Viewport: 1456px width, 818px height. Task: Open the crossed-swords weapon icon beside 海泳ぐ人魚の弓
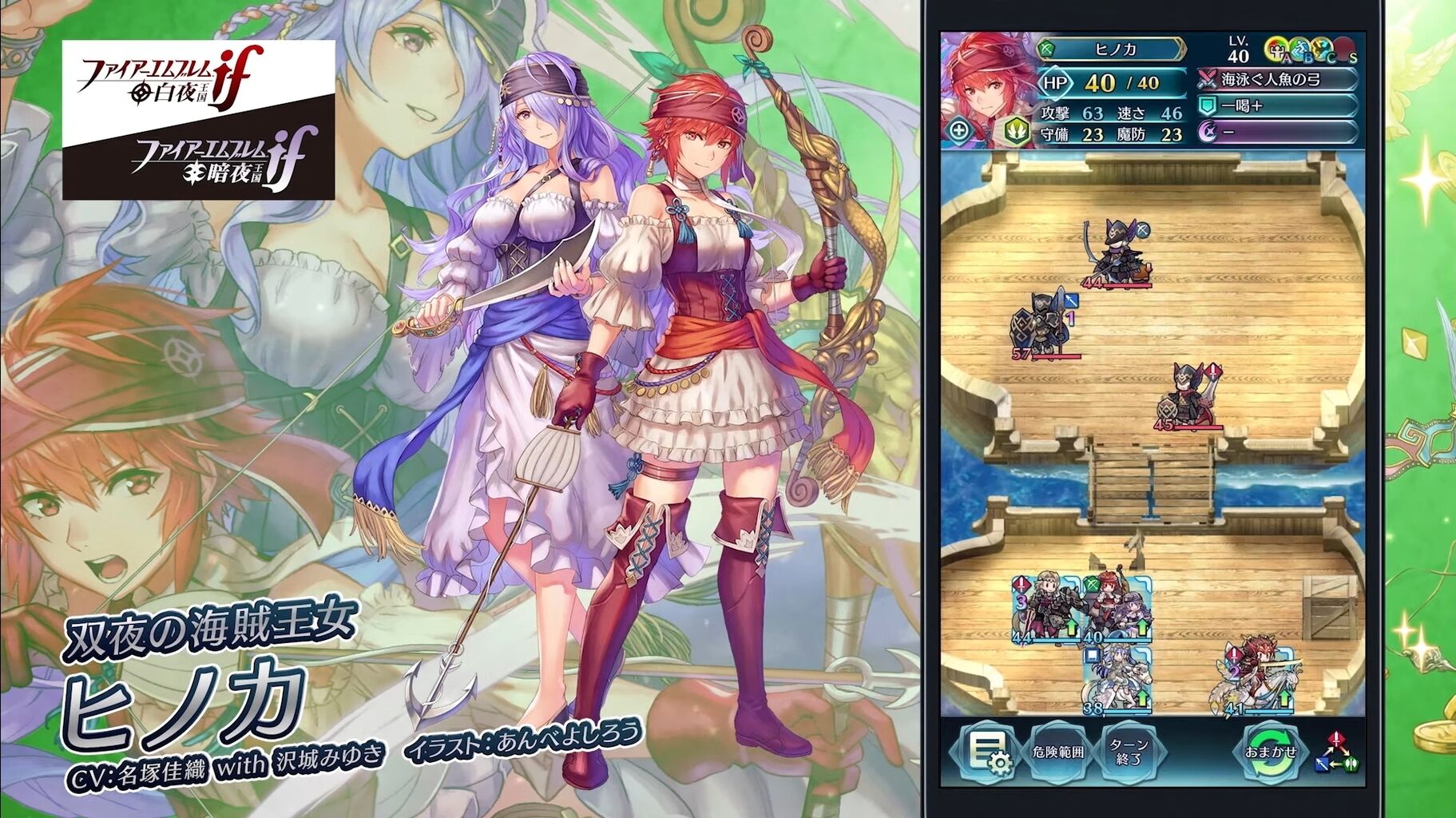1208,80
